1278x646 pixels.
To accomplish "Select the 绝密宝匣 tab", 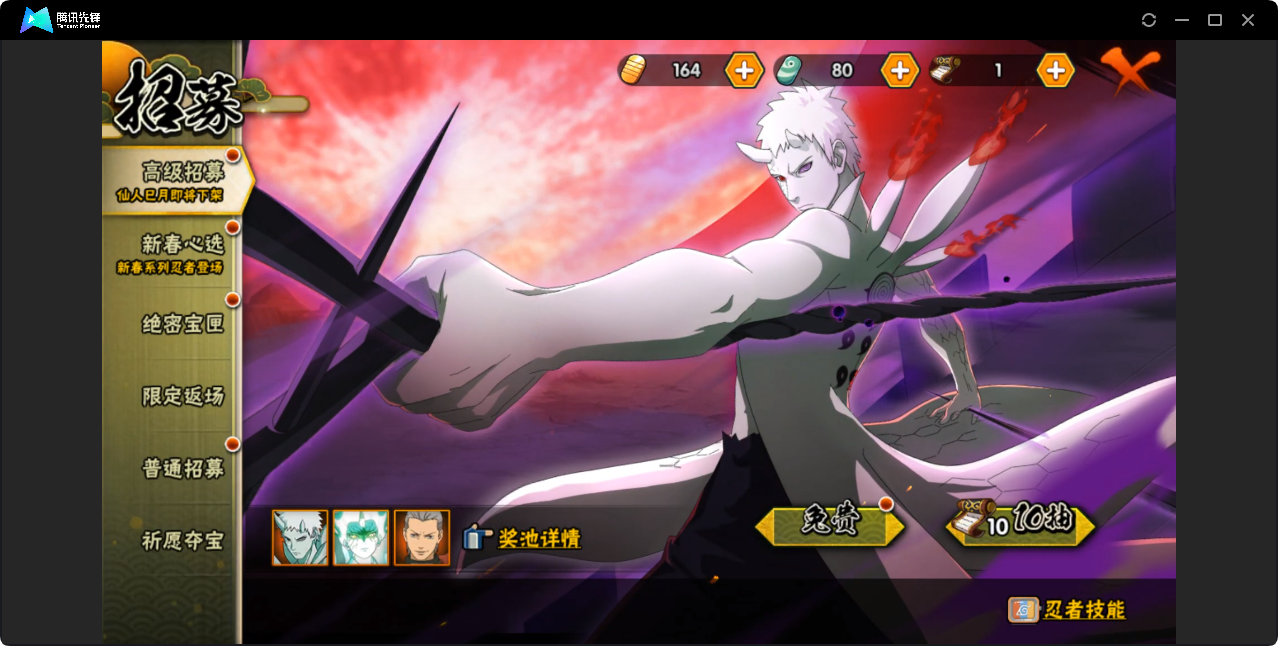I will (182, 324).
